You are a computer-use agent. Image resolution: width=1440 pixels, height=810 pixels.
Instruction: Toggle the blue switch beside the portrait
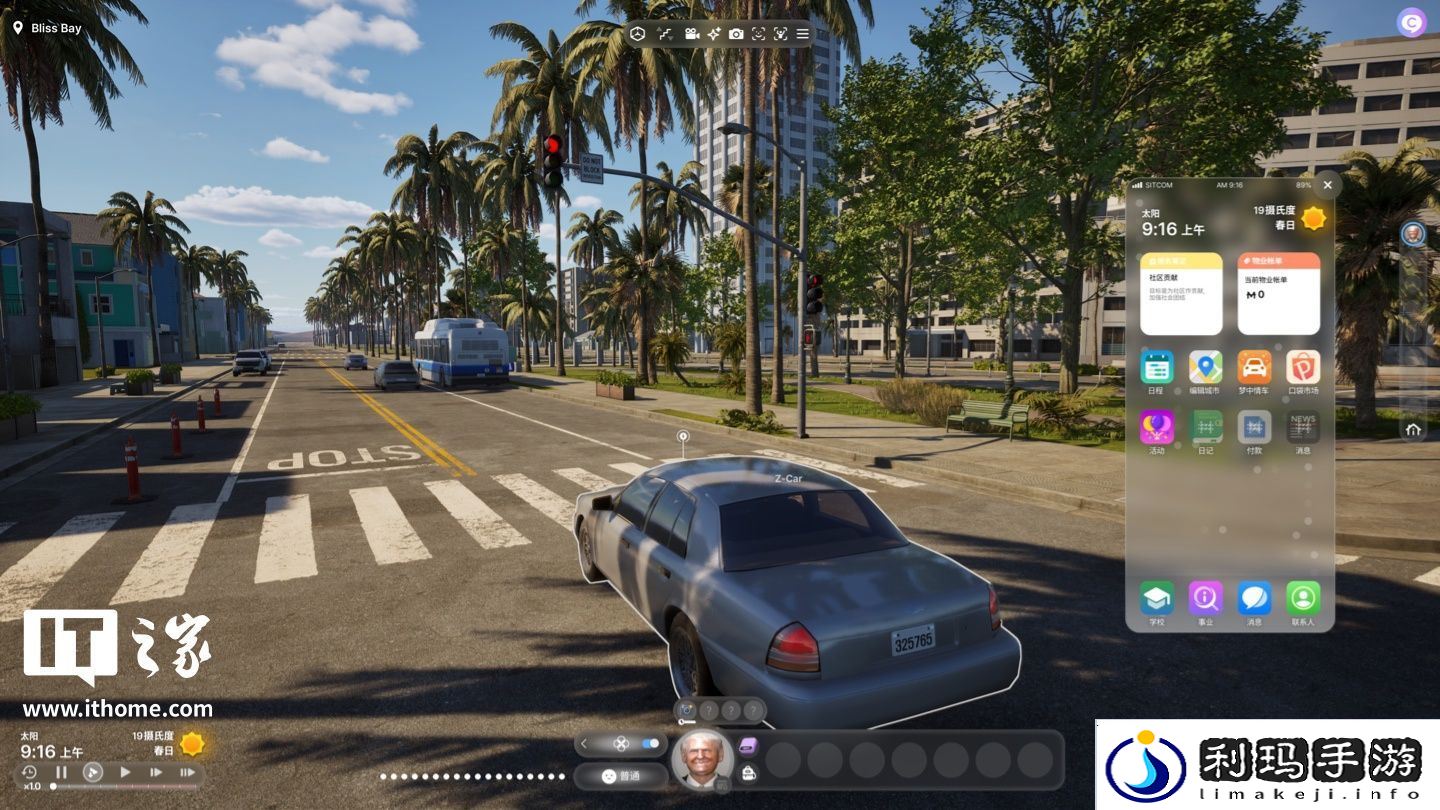(x=652, y=743)
